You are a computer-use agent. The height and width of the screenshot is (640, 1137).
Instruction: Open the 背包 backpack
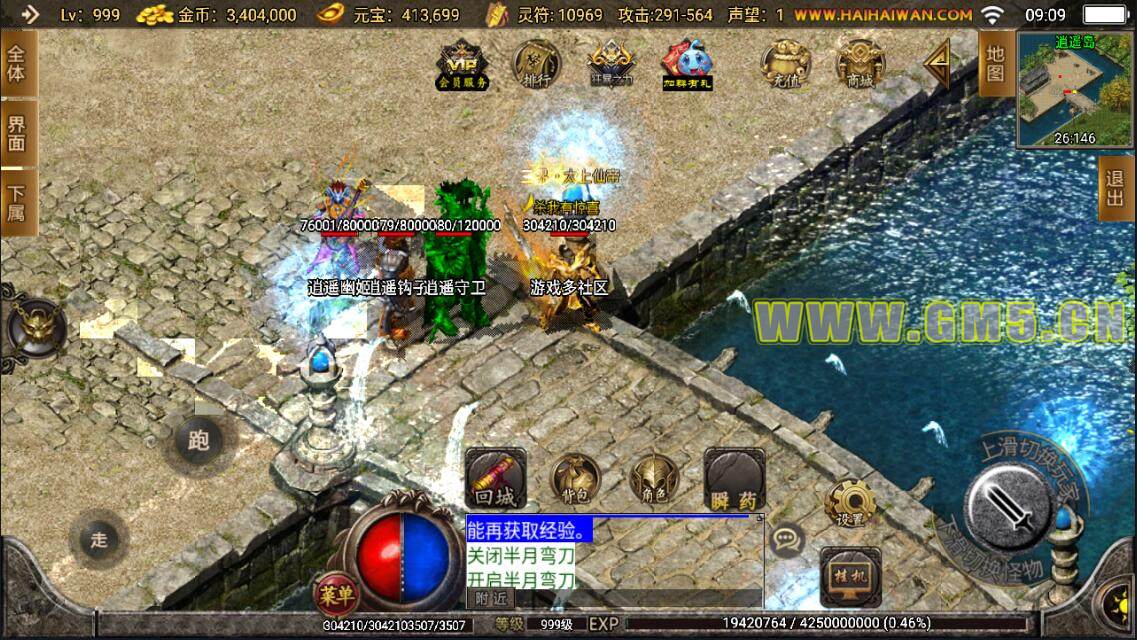click(576, 478)
